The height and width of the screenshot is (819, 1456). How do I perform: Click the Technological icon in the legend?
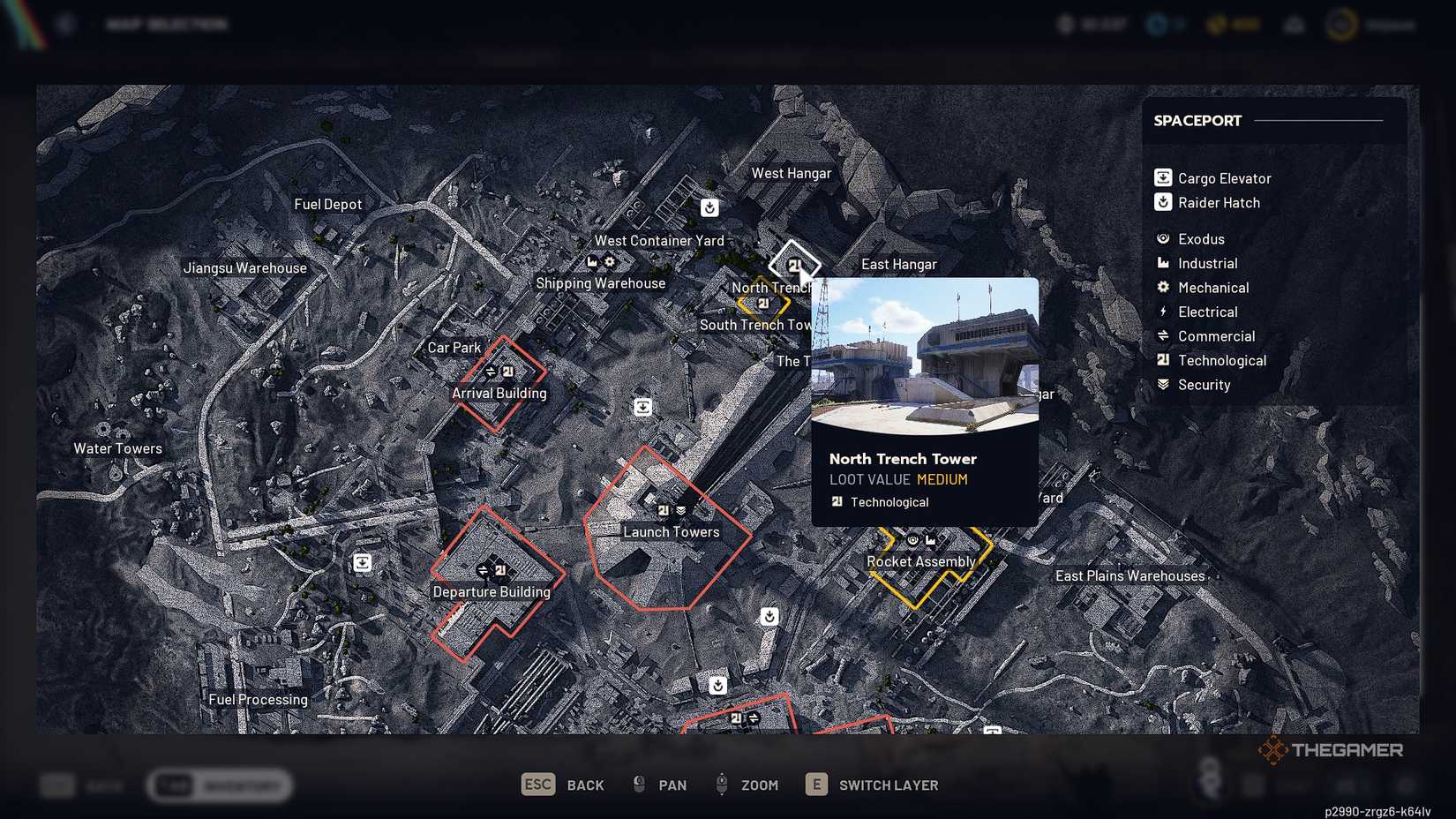pos(1163,360)
